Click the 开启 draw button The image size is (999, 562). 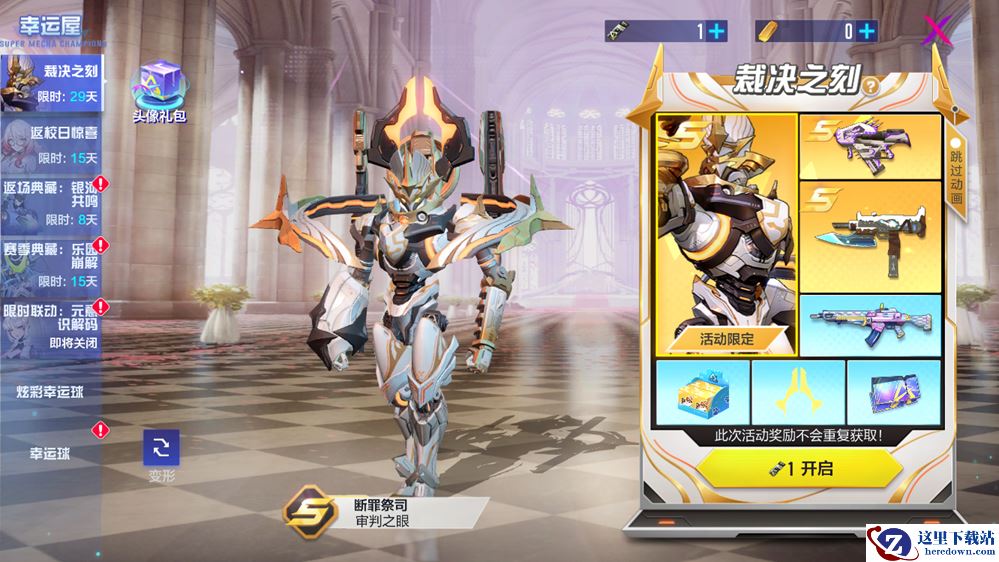click(799, 467)
